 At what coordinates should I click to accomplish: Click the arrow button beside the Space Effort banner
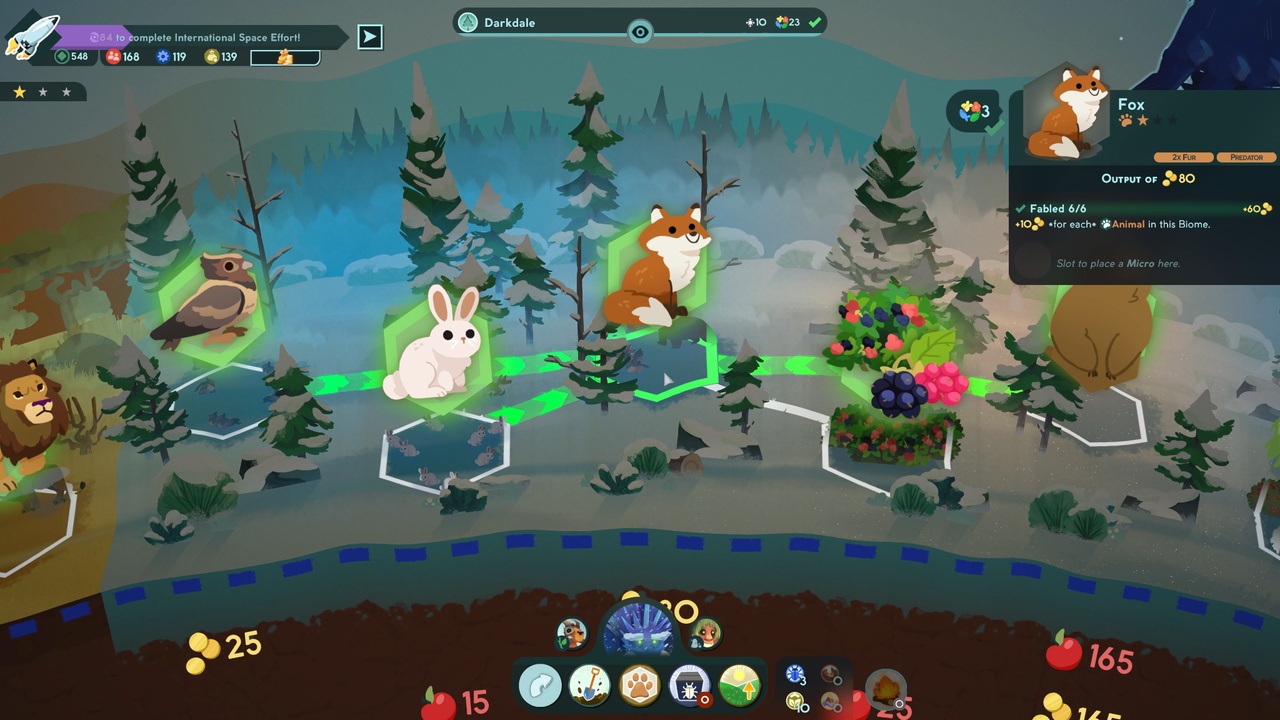tap(368, 36)
